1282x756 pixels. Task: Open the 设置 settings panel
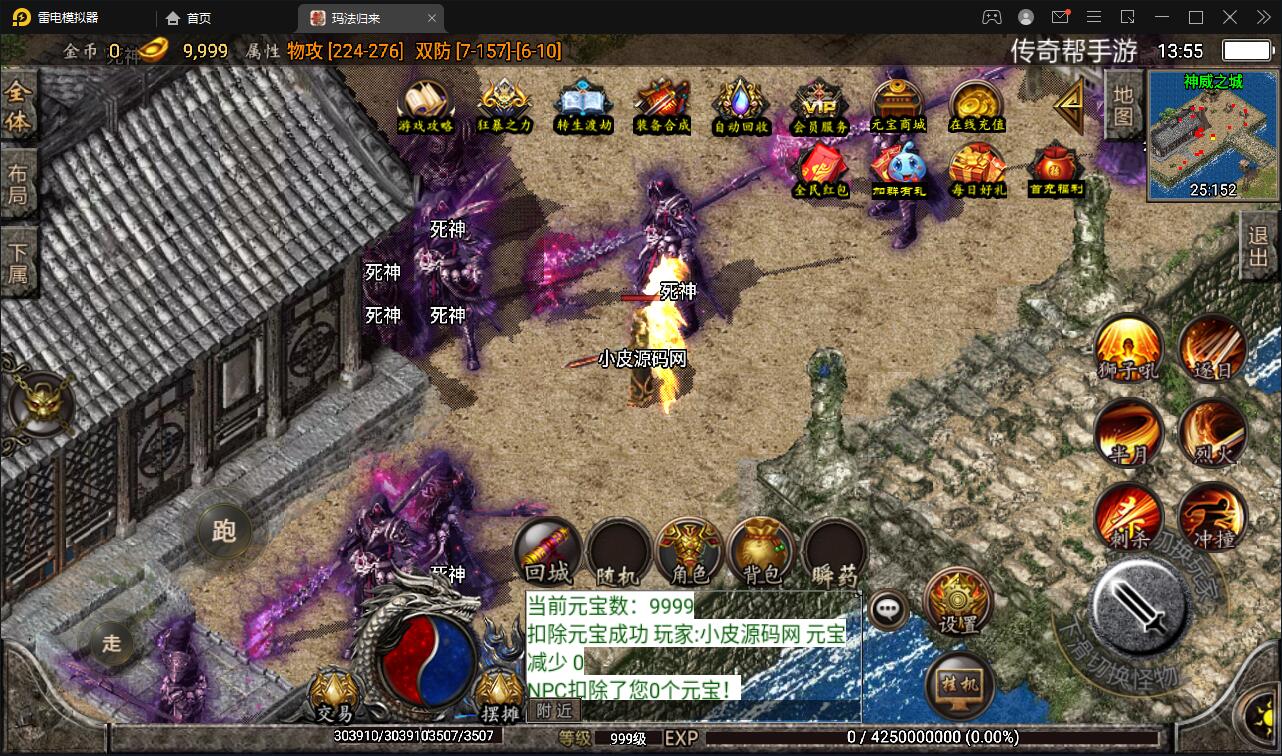click(x=957, y=605)
